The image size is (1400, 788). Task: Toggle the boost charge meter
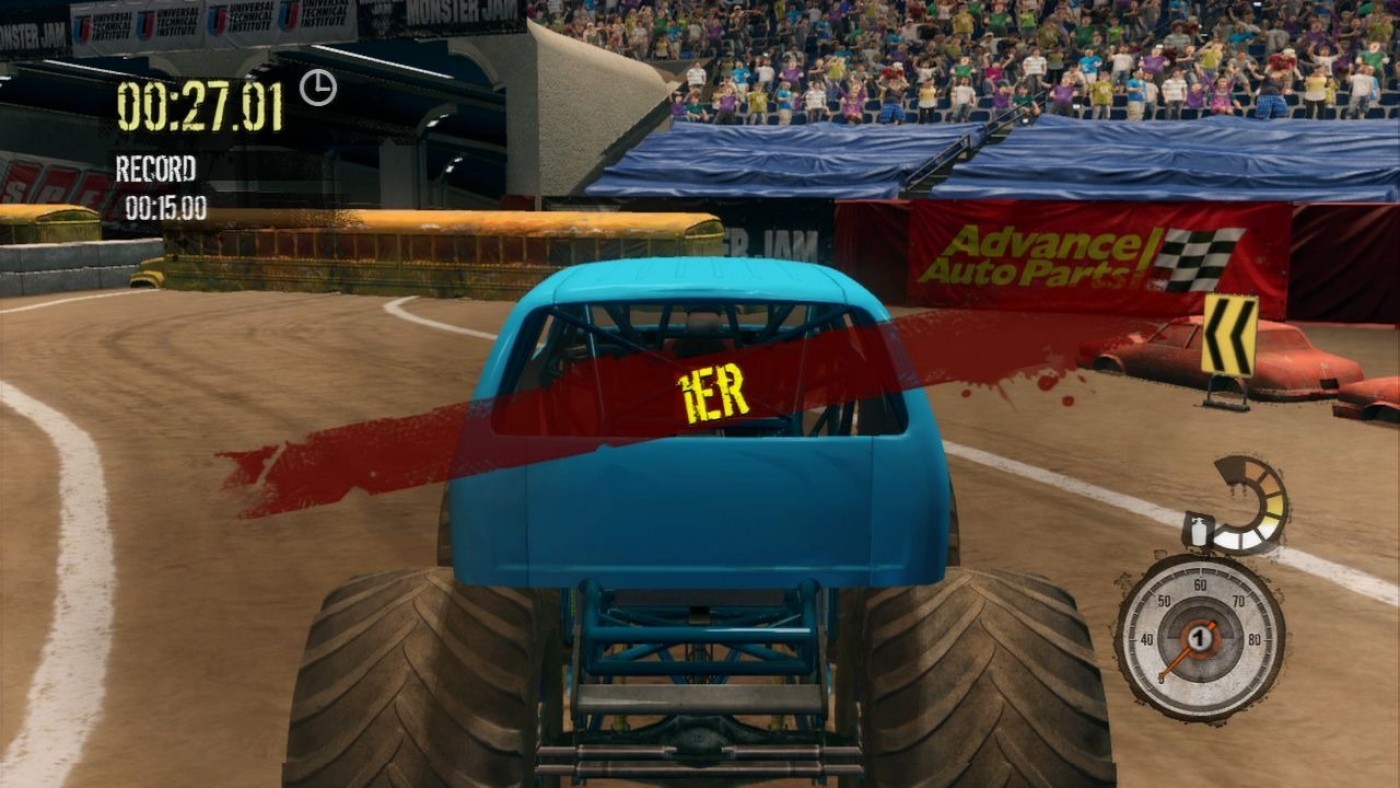pyautogui.click(x=1240, y=500)
